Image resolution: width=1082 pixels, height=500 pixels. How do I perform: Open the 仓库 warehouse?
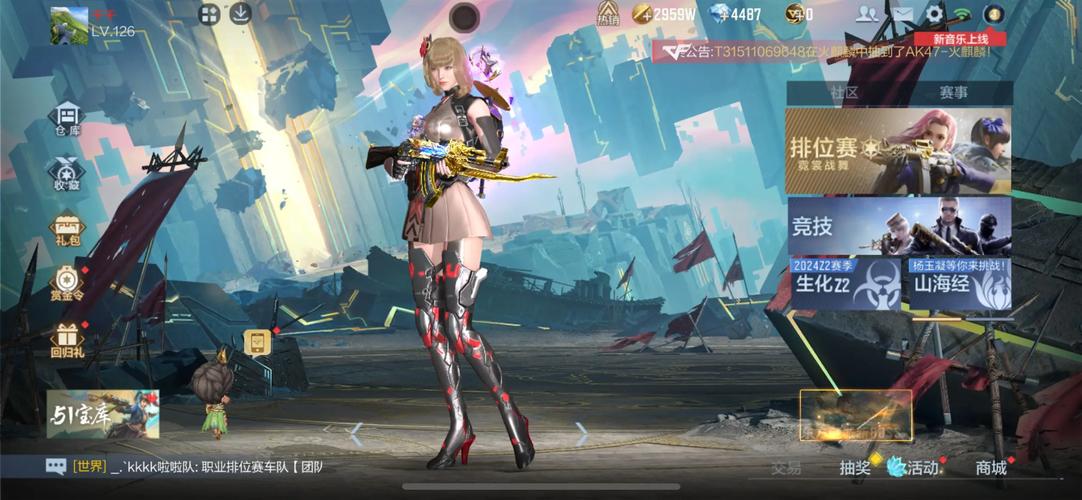[x=67, y=119]
